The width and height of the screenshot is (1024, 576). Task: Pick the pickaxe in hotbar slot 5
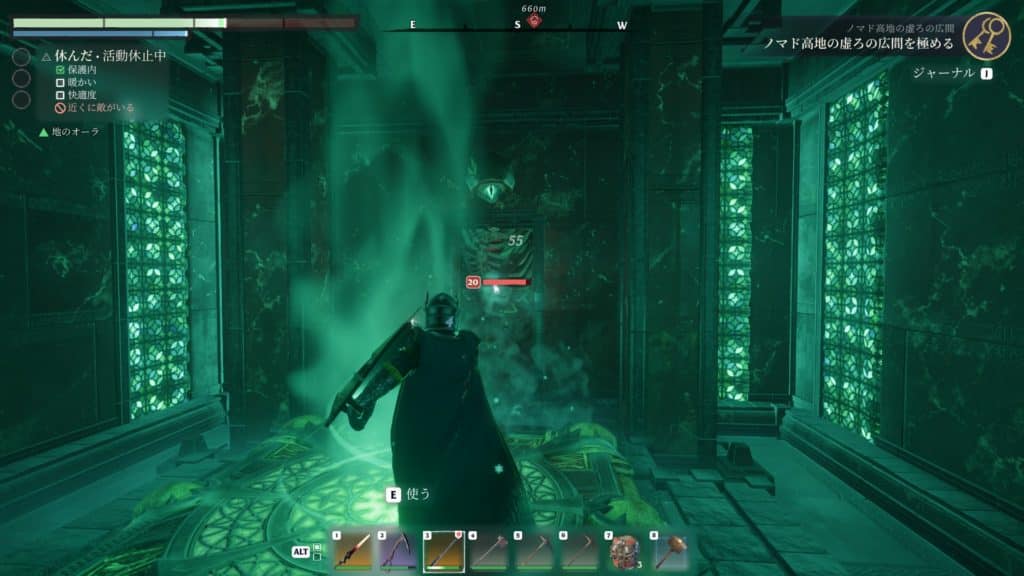536,551
